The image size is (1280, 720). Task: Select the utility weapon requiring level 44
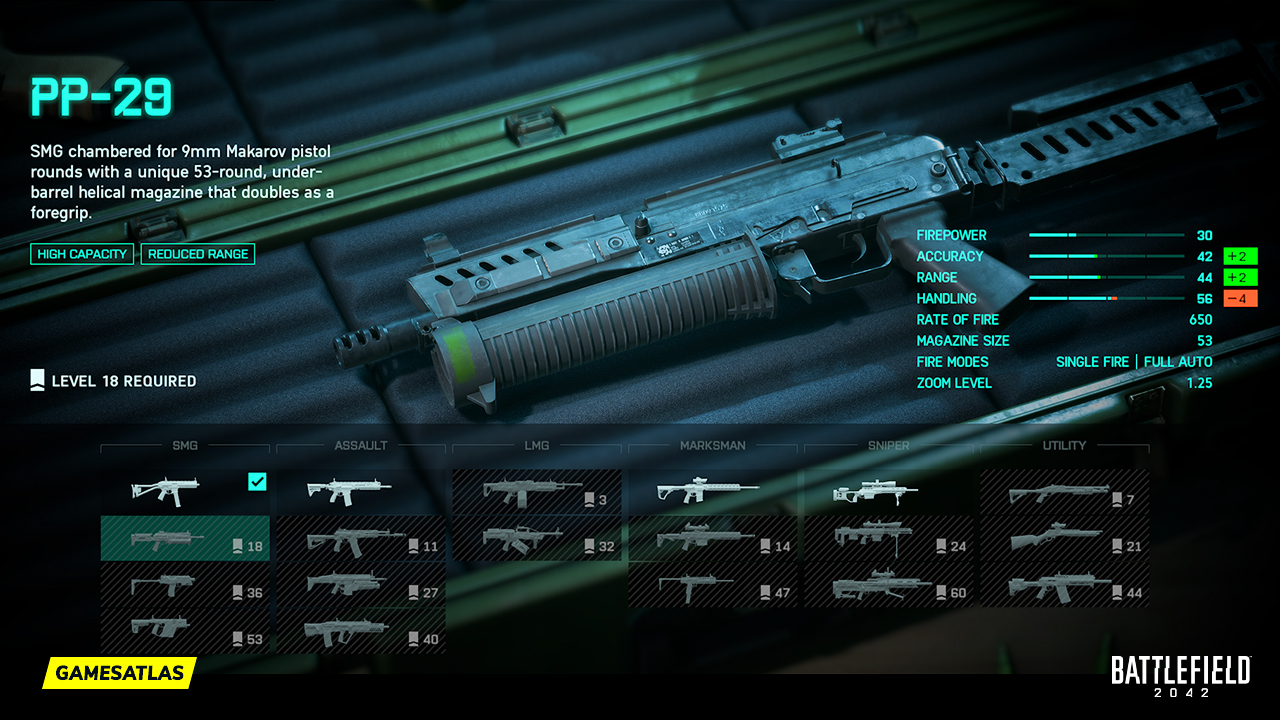[x=1065, y=586]
